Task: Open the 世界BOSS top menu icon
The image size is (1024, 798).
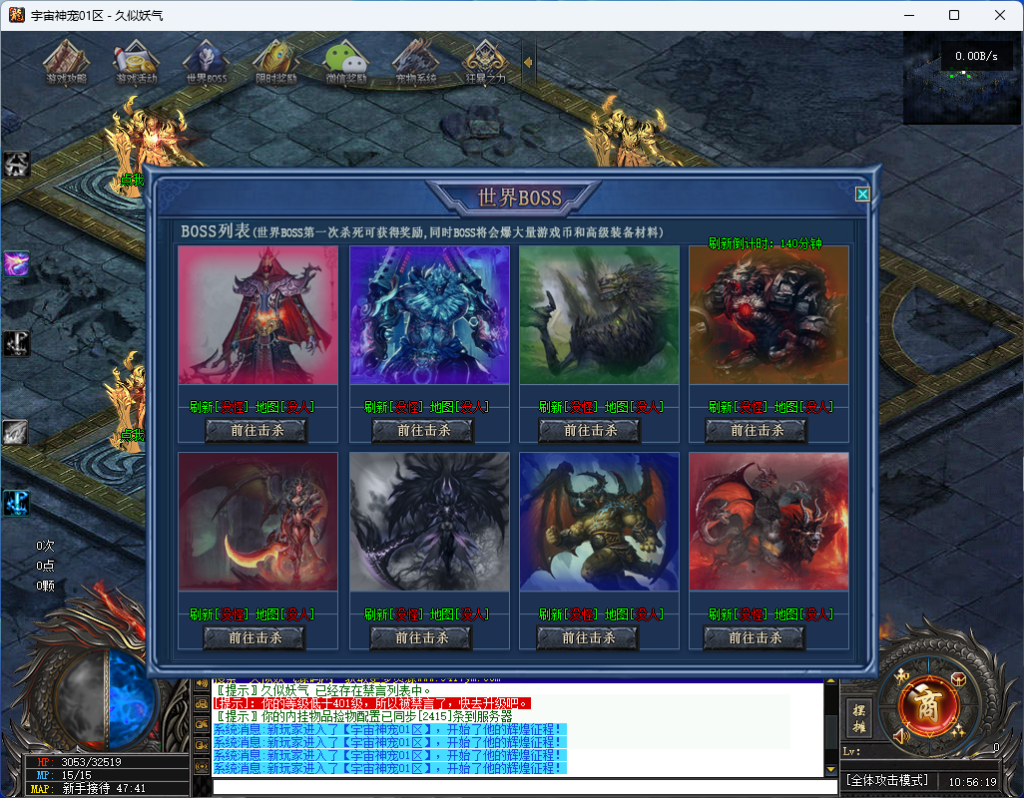Action: coord(207,63)
